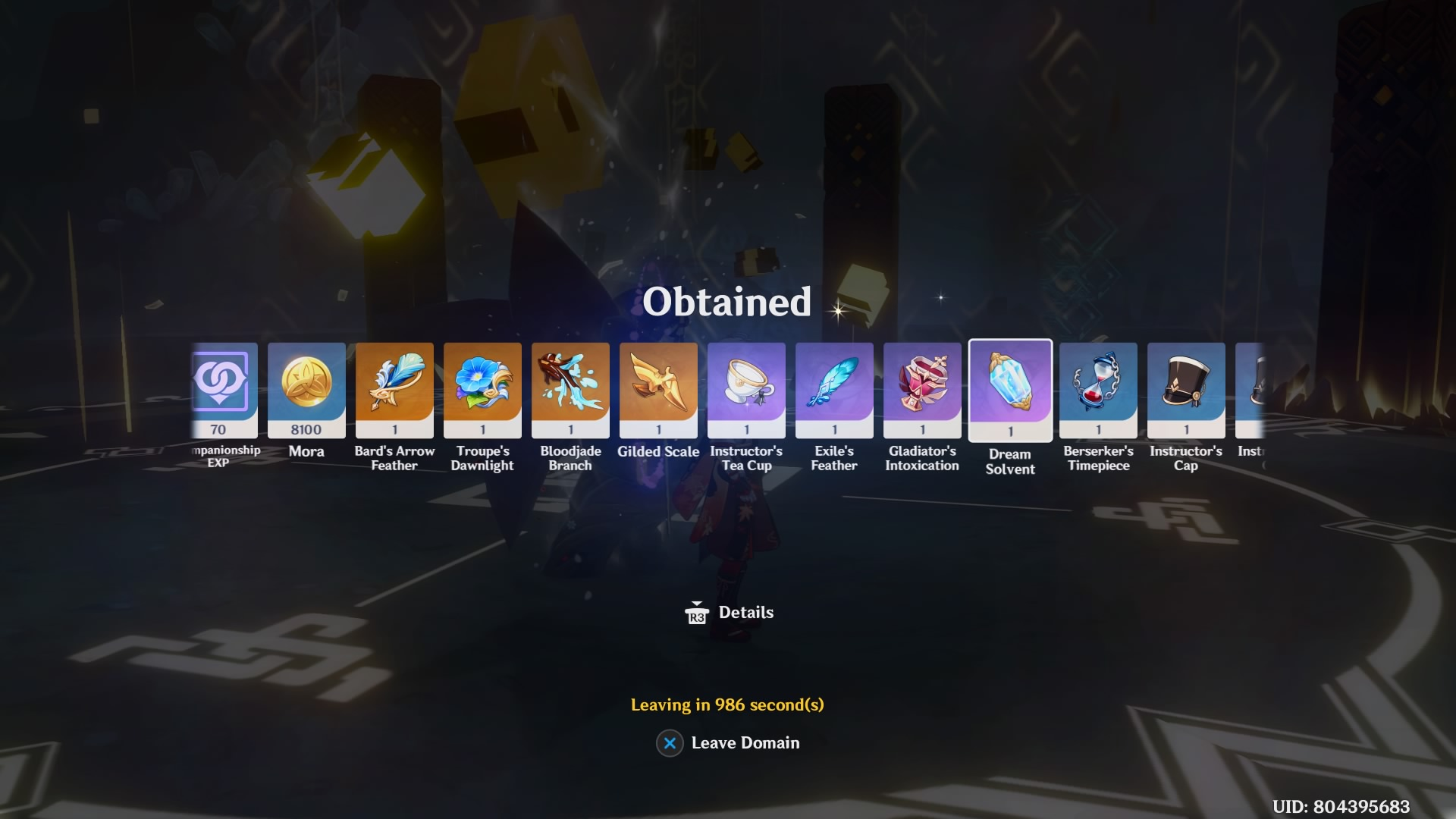Viewport: 1456px width, 819px height.
Task: Click the Leave Domain button
Action: (x=745, y=743)
